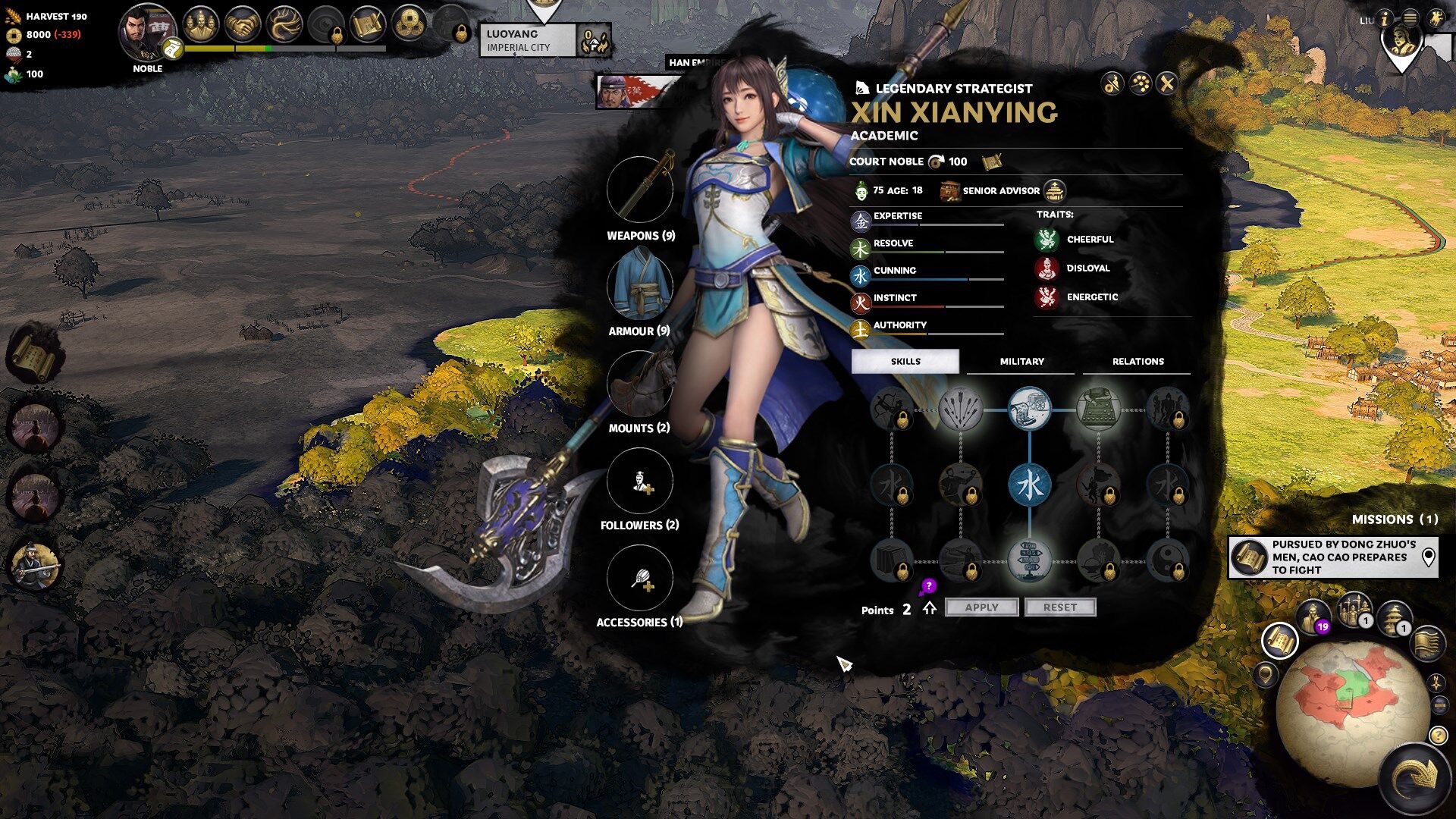Select the Accessories slot
This screenshot has height=819, width=1456.
point(640,578)
